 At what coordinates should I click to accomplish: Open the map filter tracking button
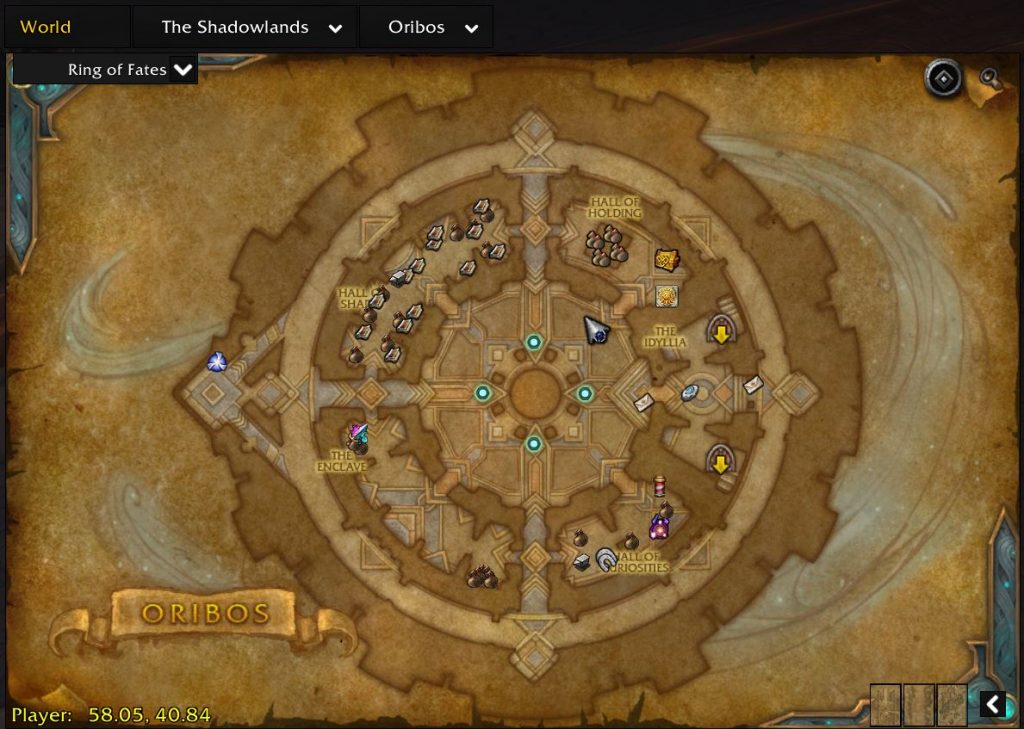(942, 78)
